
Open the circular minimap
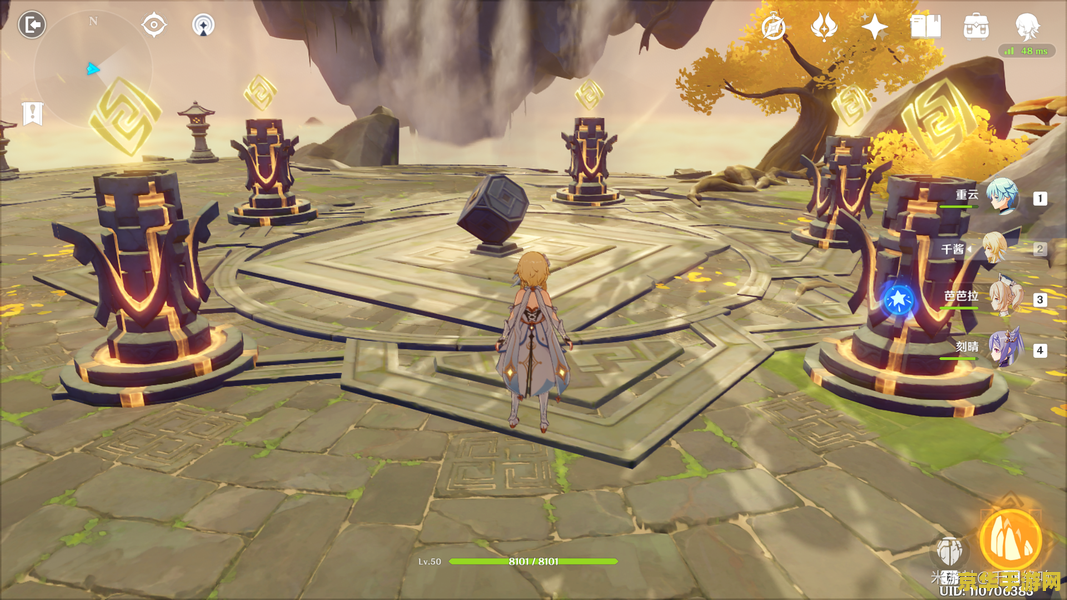(x=92, y=70)
